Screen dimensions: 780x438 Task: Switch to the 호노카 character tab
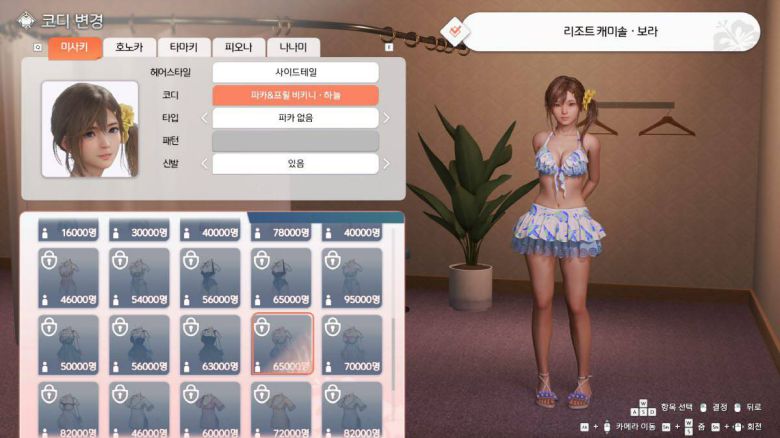[x=129, y=47]
